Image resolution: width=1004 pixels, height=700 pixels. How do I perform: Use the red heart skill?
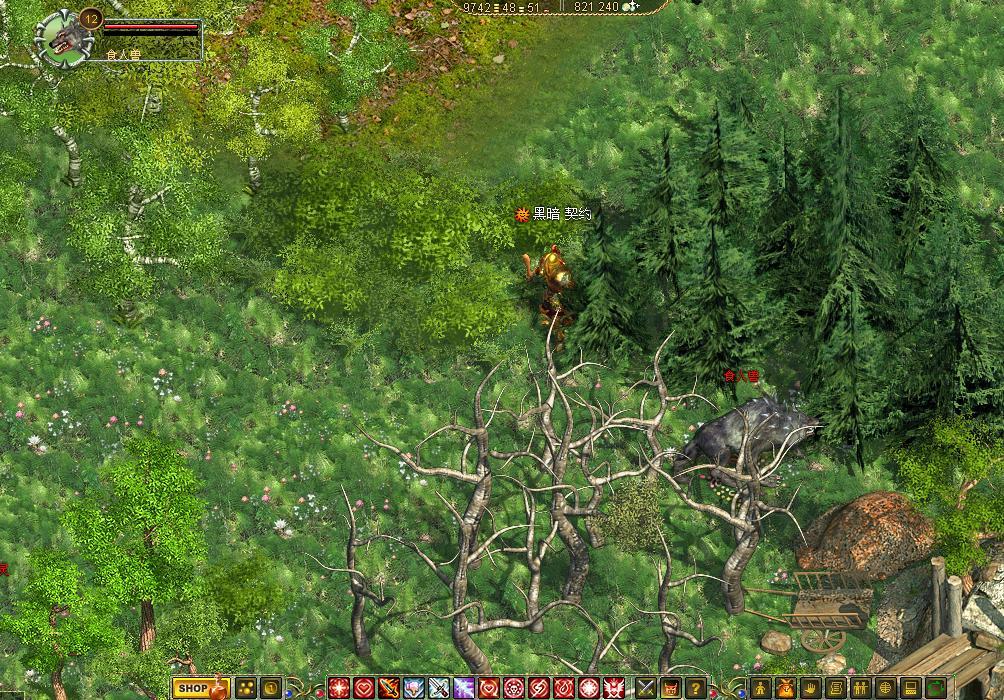click(x=364, y=688)
